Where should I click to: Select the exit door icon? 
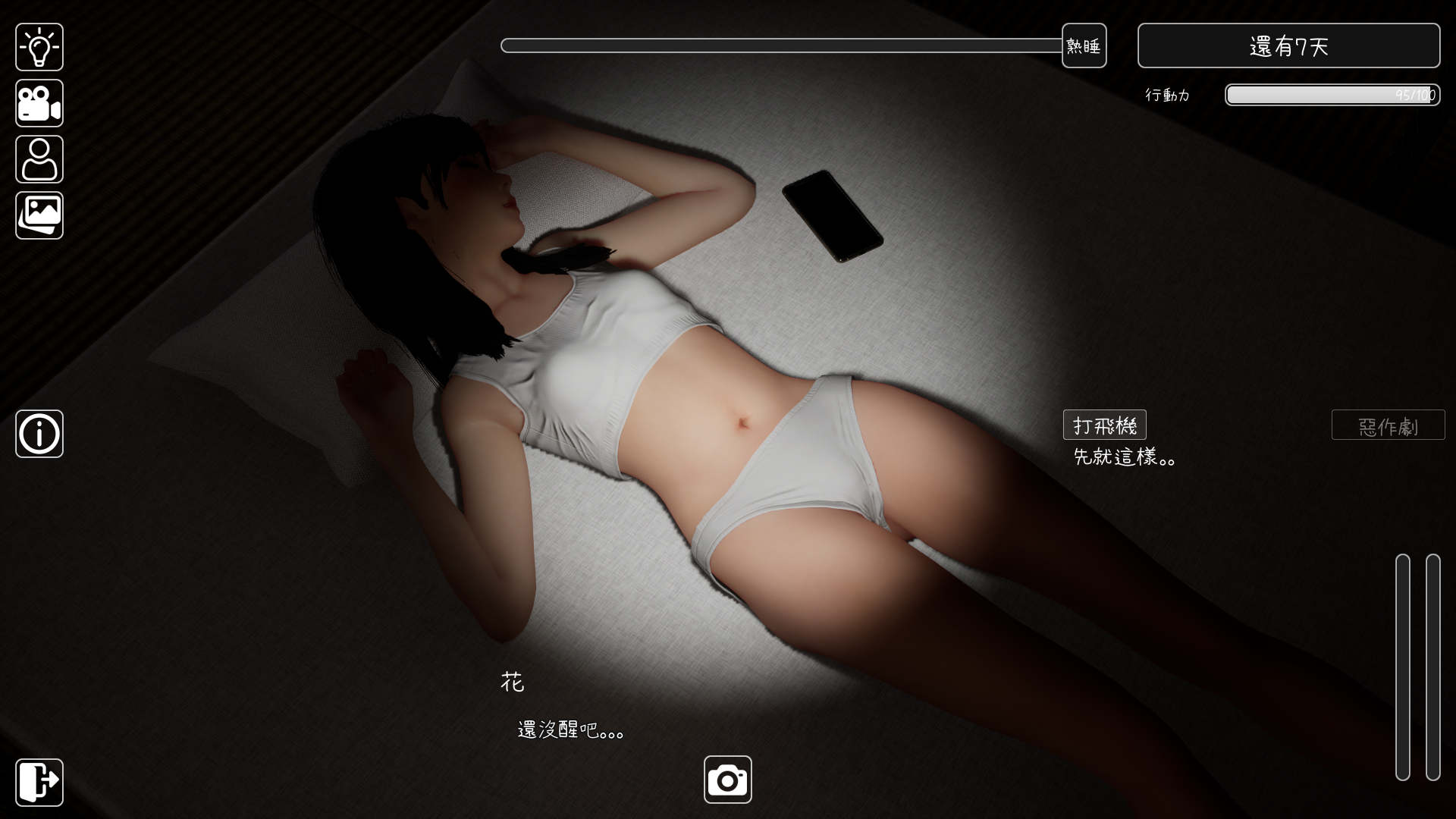point(39,782)
